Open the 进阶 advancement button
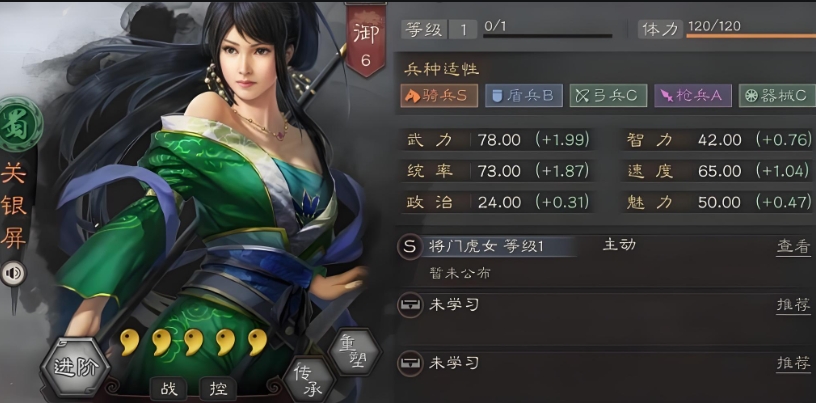Screen dimensions: 816x403 pyautogui.click(x=76, y=366)
